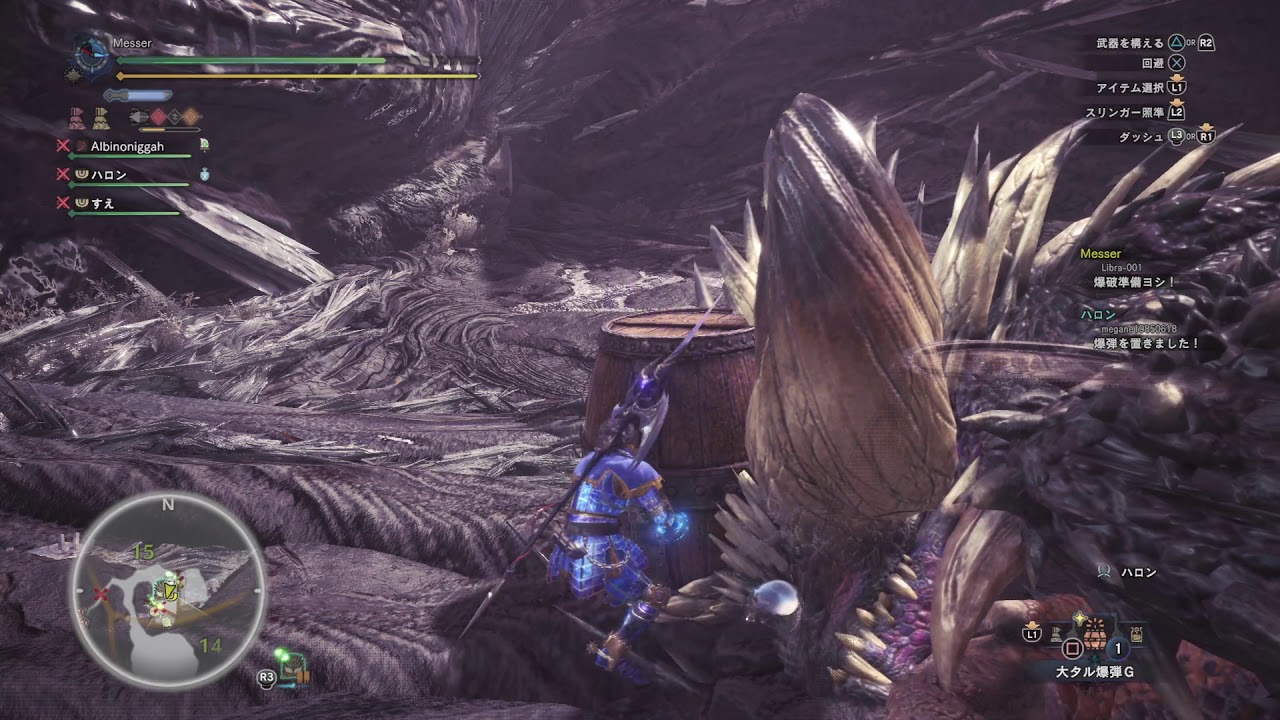Click the monster target icon beside minimap

[x=294, y=668]
